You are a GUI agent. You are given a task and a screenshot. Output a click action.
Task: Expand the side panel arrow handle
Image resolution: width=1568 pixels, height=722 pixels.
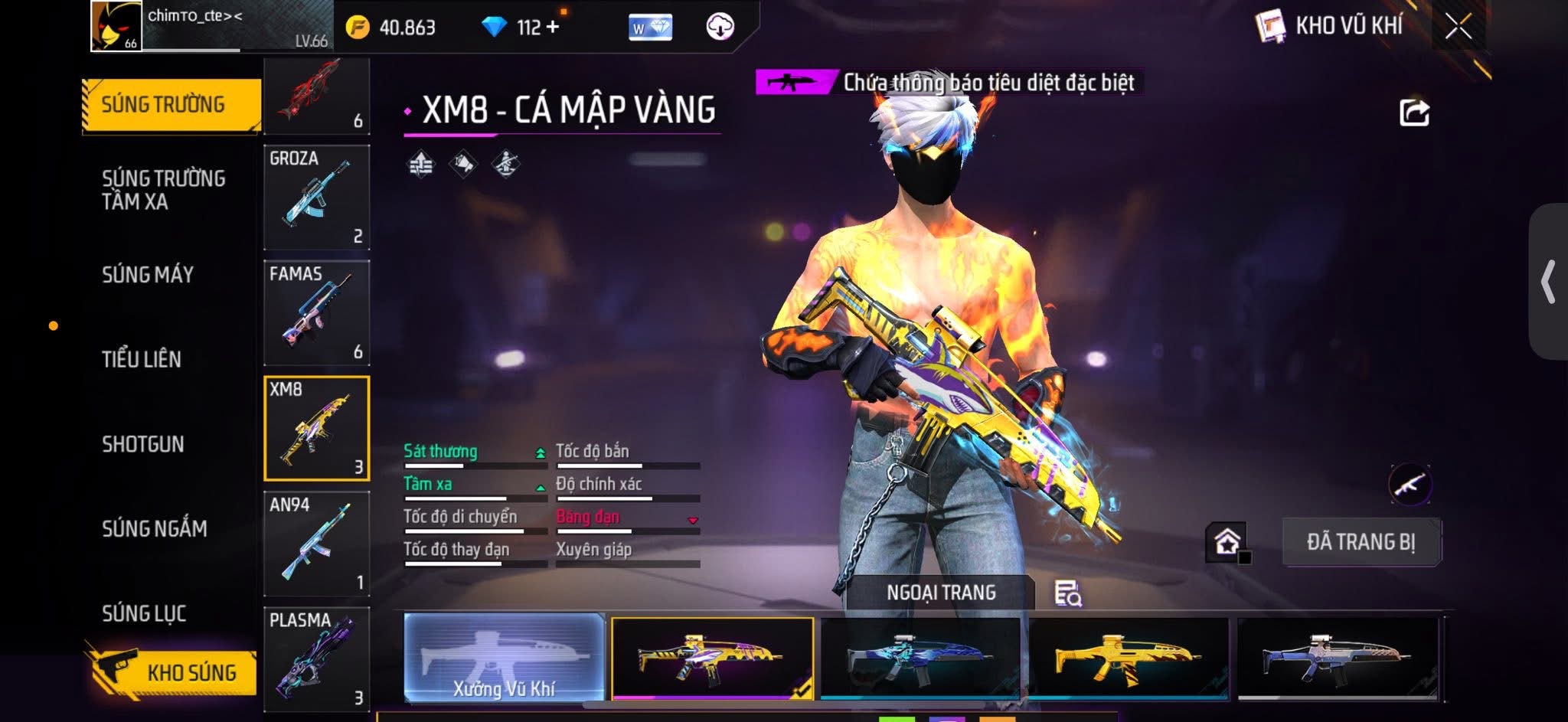(1548, 282)
